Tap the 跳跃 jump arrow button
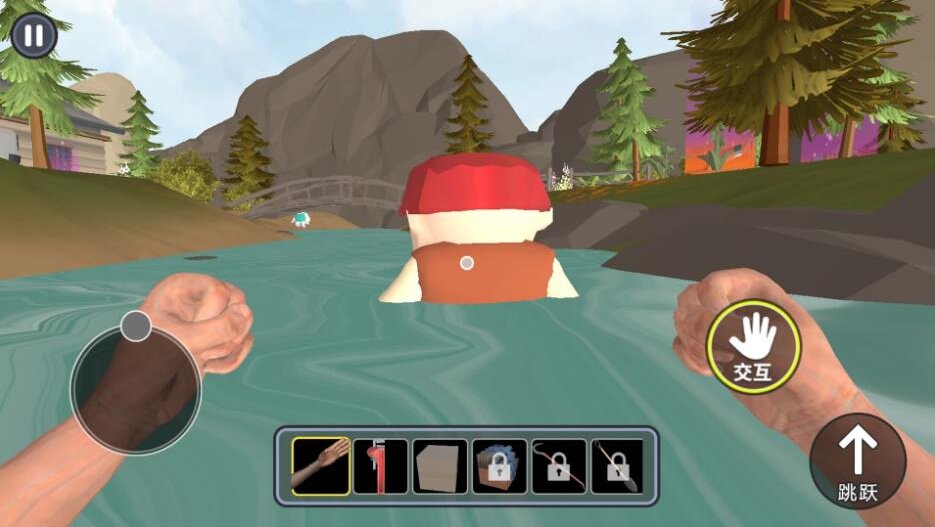Image resolution: width=935 pixels, height=527 pixels. pyautogui.click(x=857, y=461)
